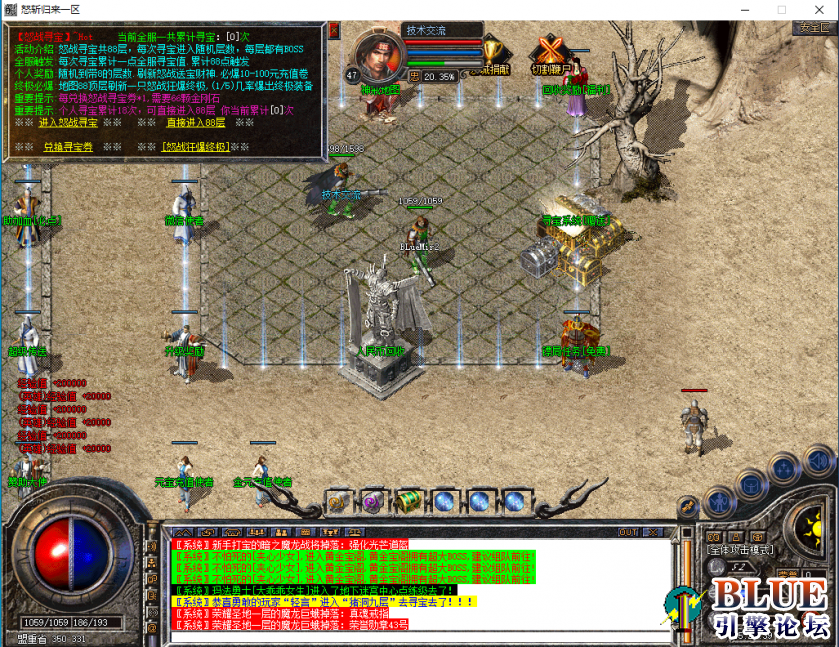The width and height of the screenshot is (839, 647).
Task: Click the OUT button above chat
Action: (629, 532)
